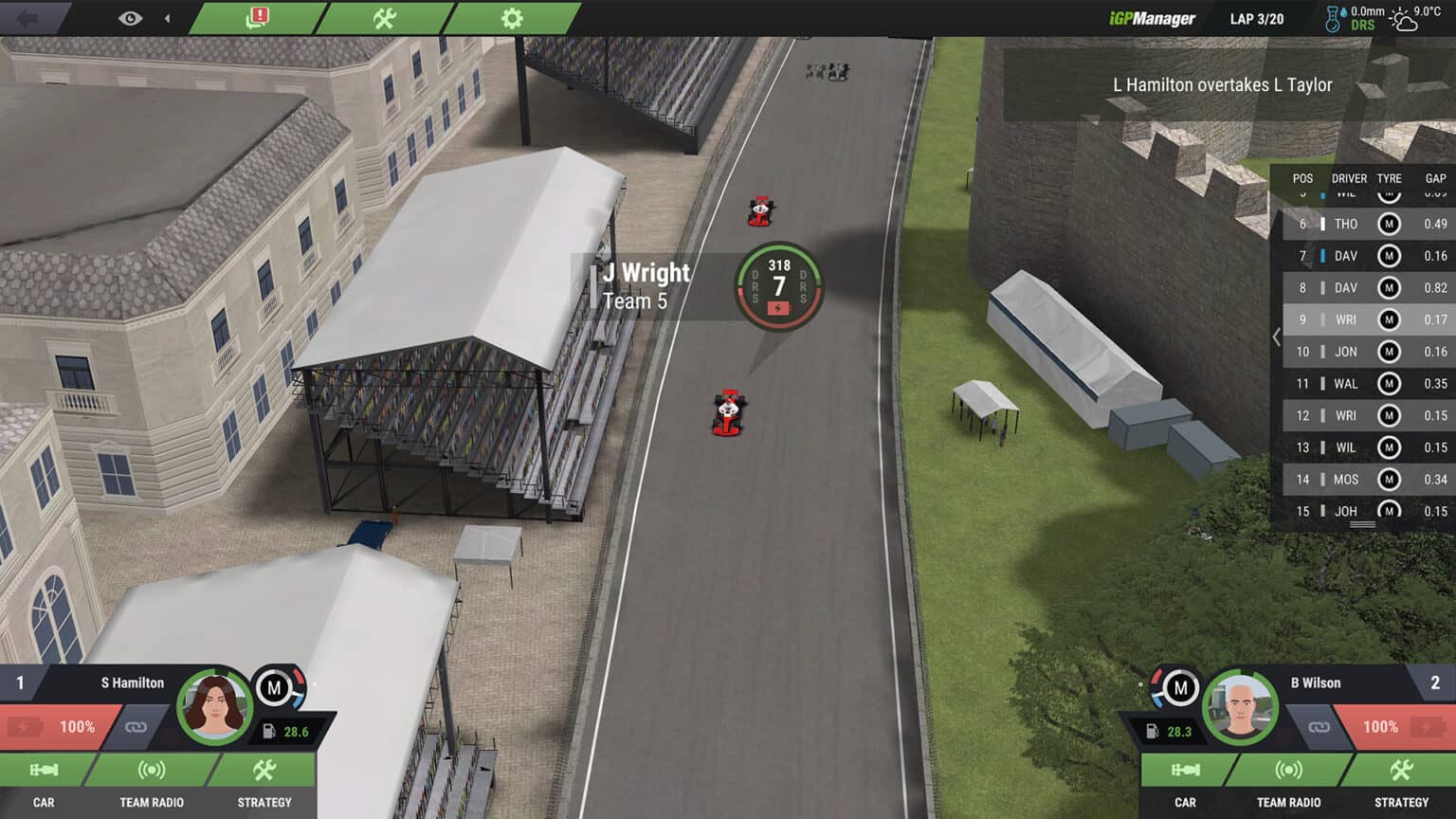The height and width of the screenshot is (819, 1456).
Task: Toggle the link chain for B Wilson
Action: 1319,727
